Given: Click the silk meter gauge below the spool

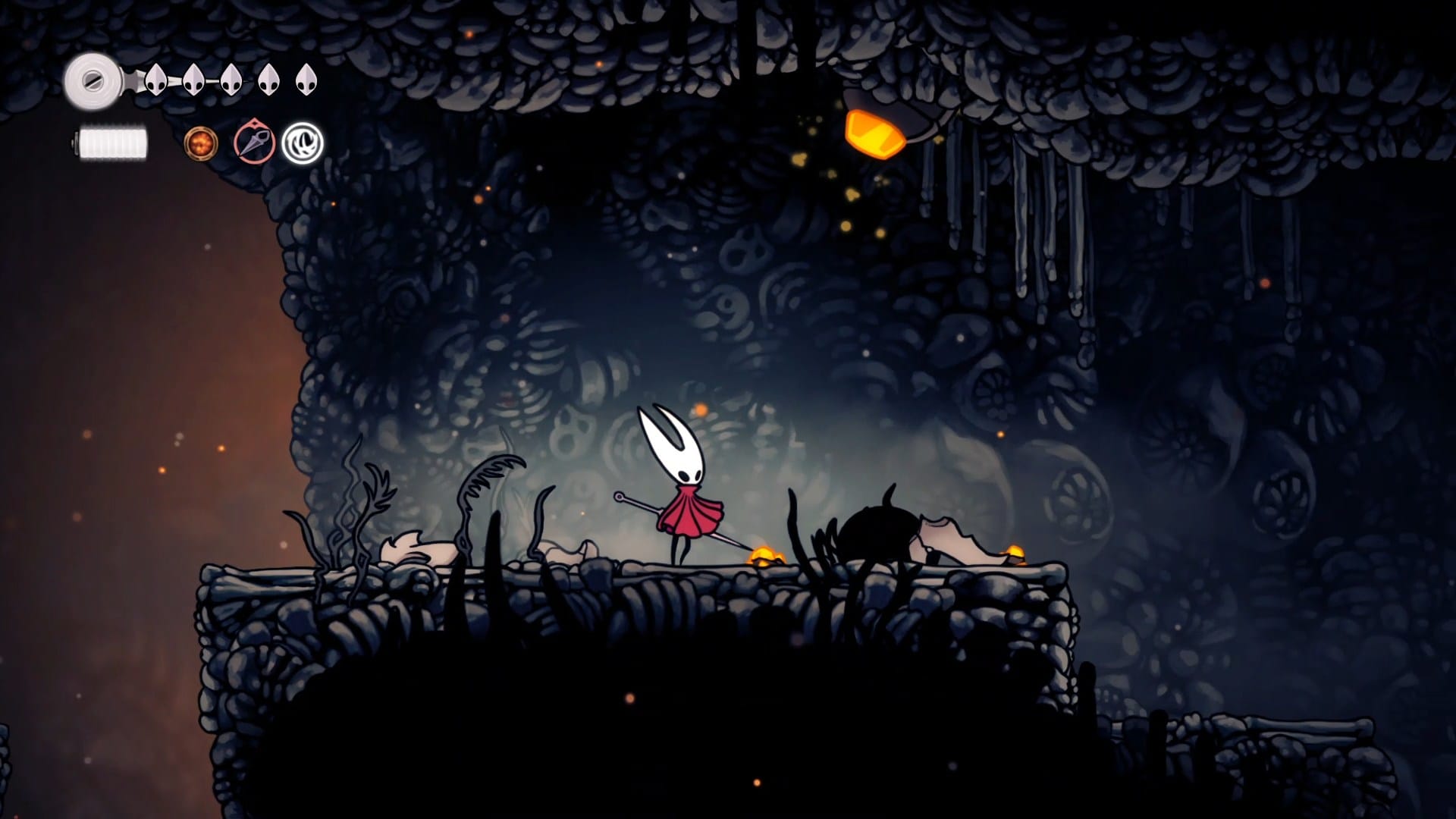Looking at the screenshot, I should (x=114, y=143).
